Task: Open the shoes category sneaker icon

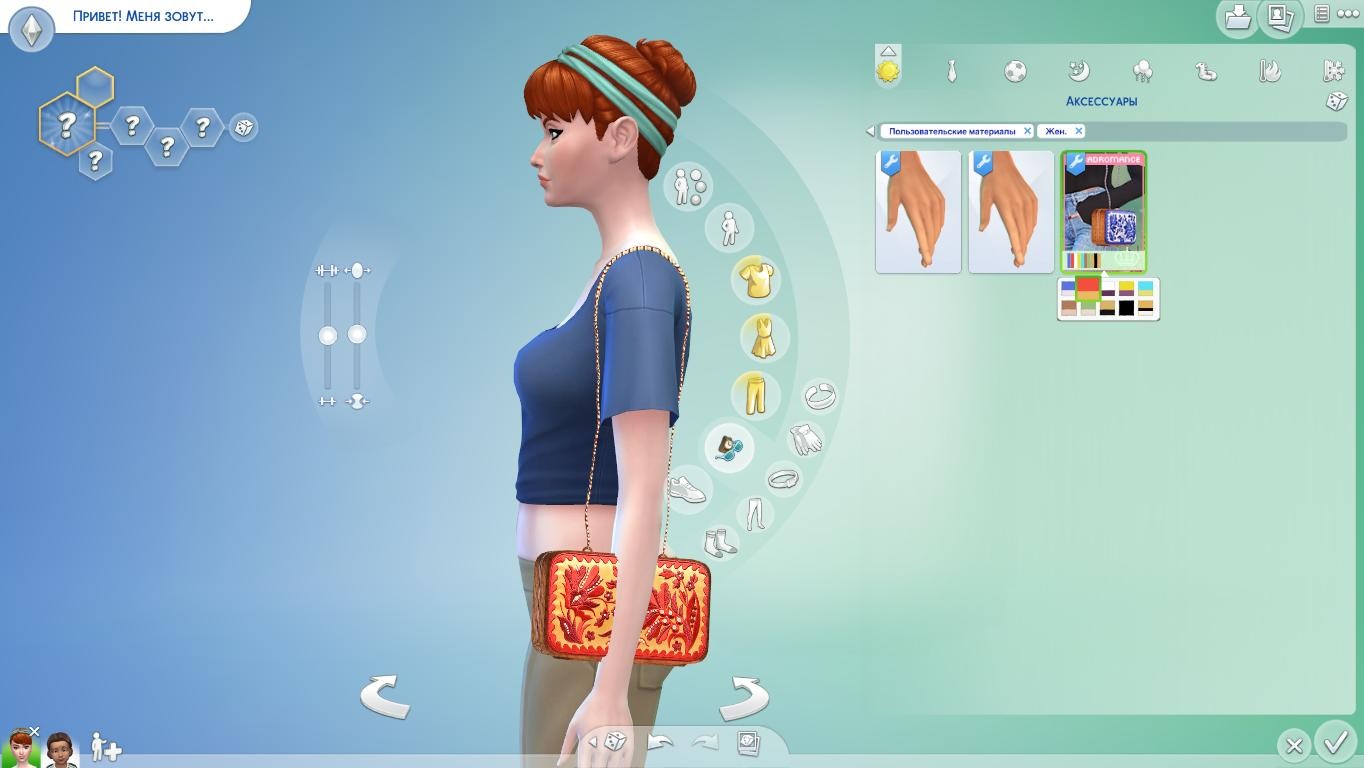Action: click(x=687, y=489)
